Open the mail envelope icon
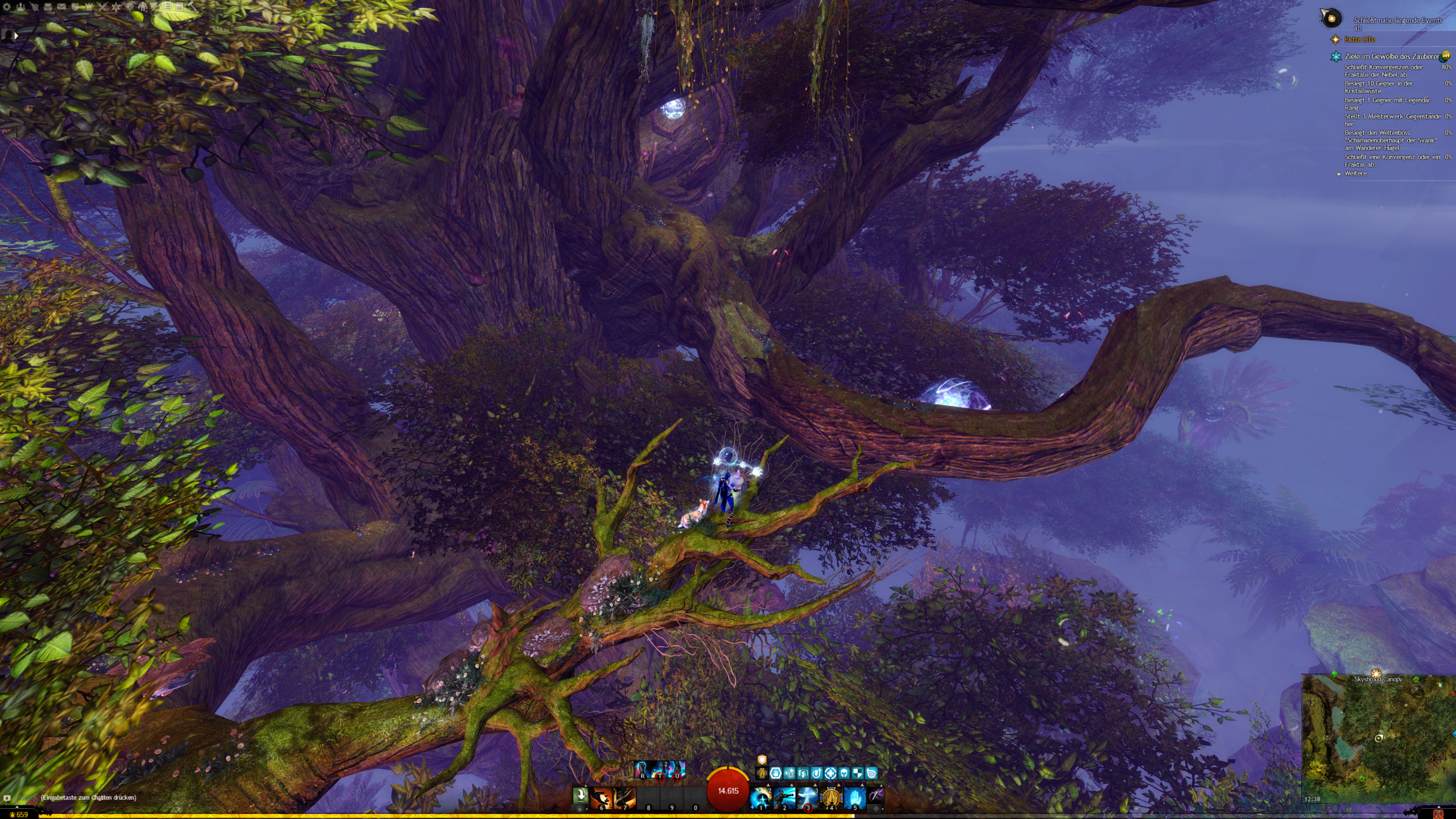1456x819 pixels. click(x=61, y=7)
